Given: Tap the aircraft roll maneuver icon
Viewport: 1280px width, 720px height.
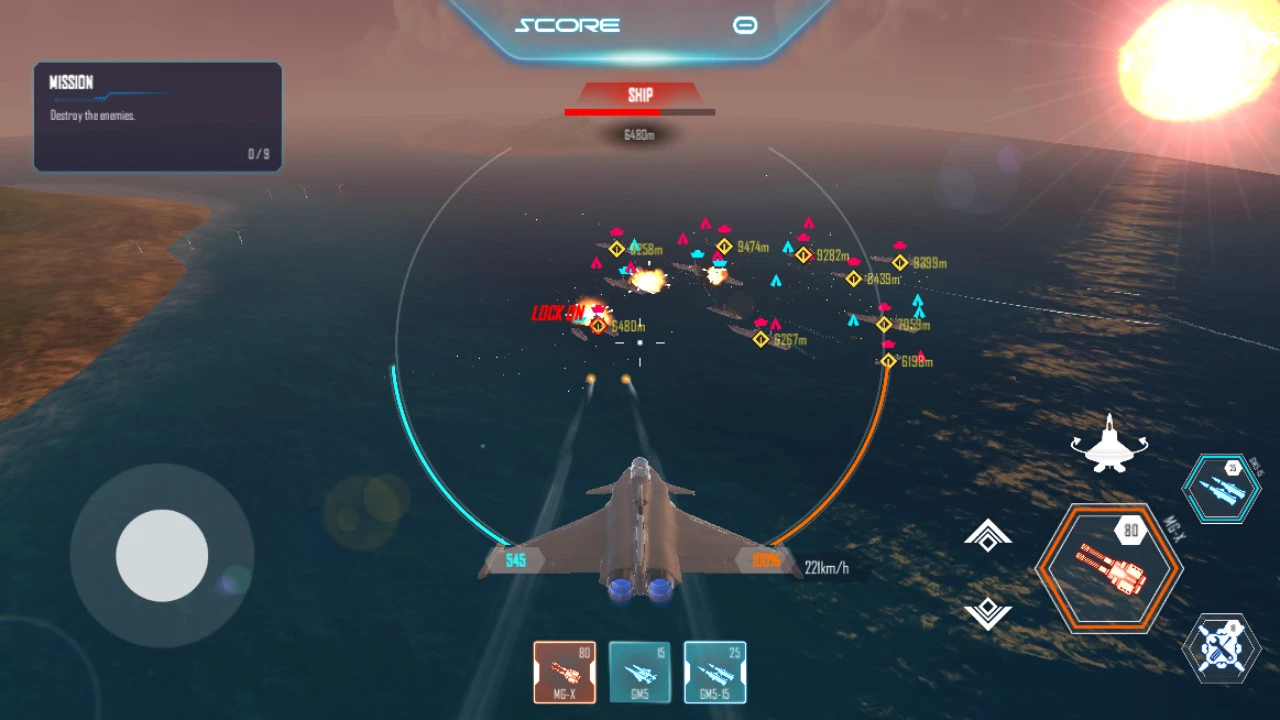Looking at the screenshot, I should coord(1108,444).
